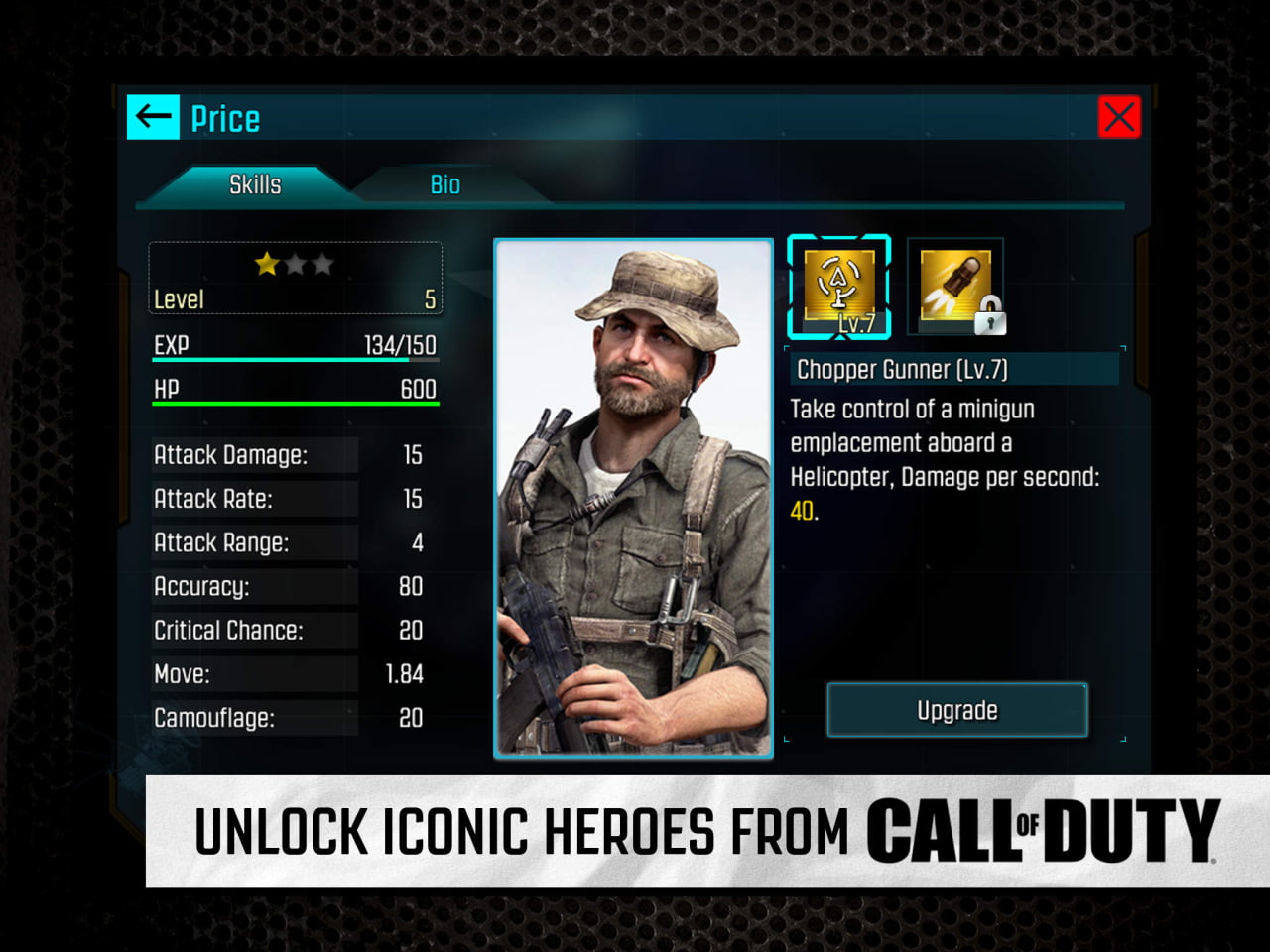
Task: Click the first star on the hero rating
Action: click(263, 264)
